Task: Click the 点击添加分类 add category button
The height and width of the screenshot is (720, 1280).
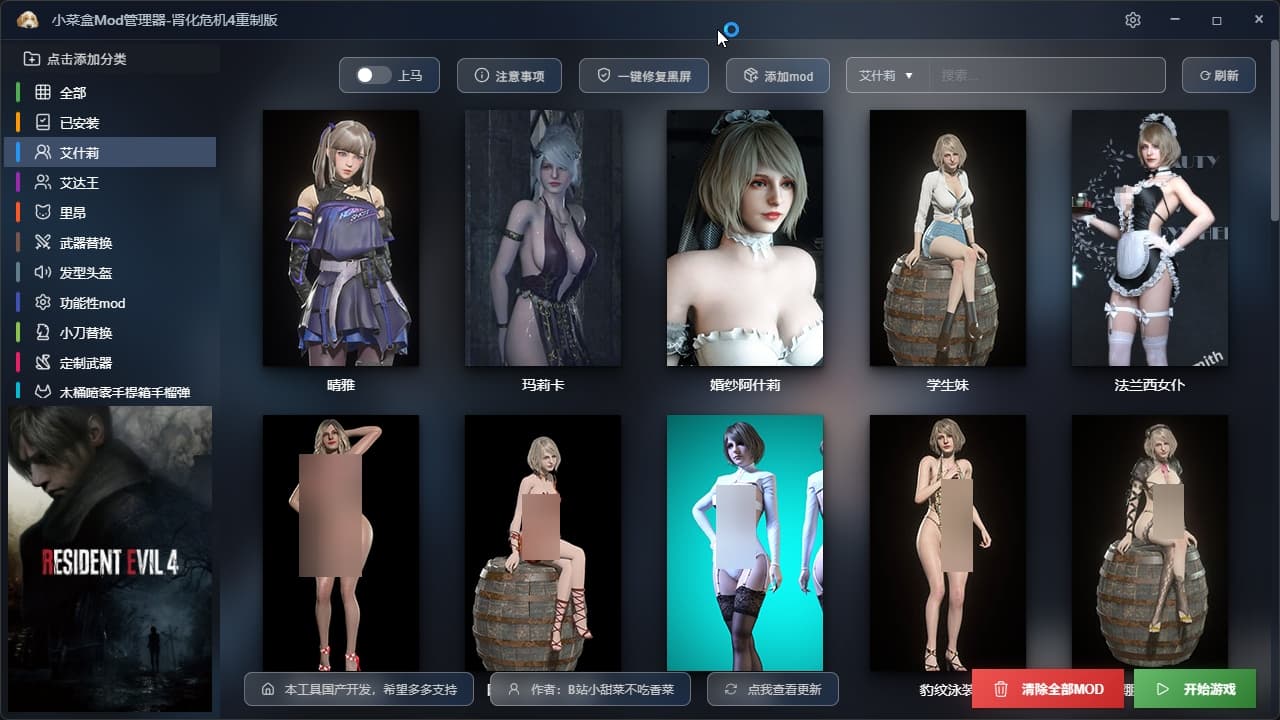Action: (76, 59)
